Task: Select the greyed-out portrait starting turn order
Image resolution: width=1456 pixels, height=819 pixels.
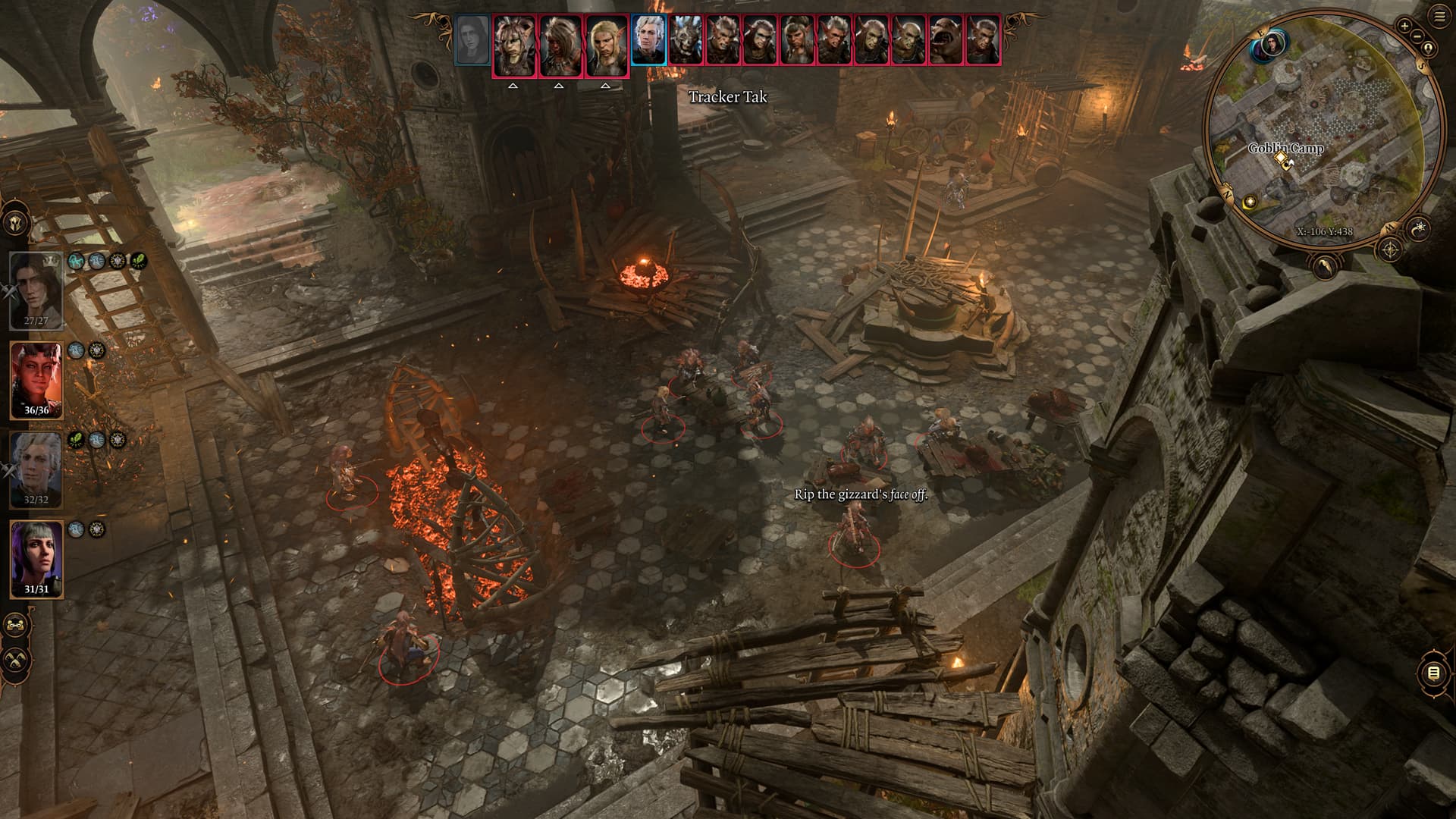Action: click(472, 39)
